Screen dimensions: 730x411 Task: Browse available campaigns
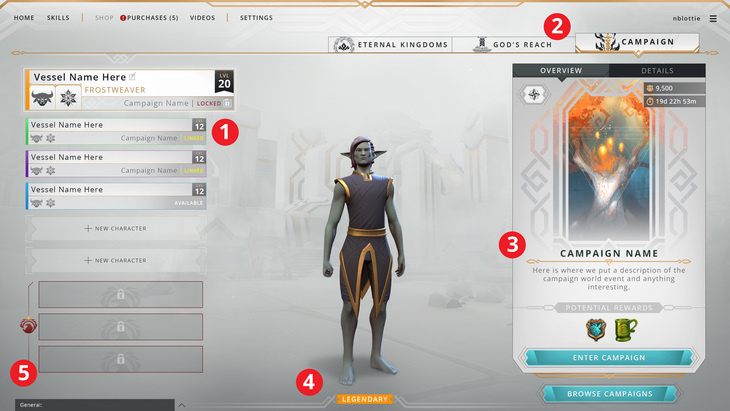609,394
